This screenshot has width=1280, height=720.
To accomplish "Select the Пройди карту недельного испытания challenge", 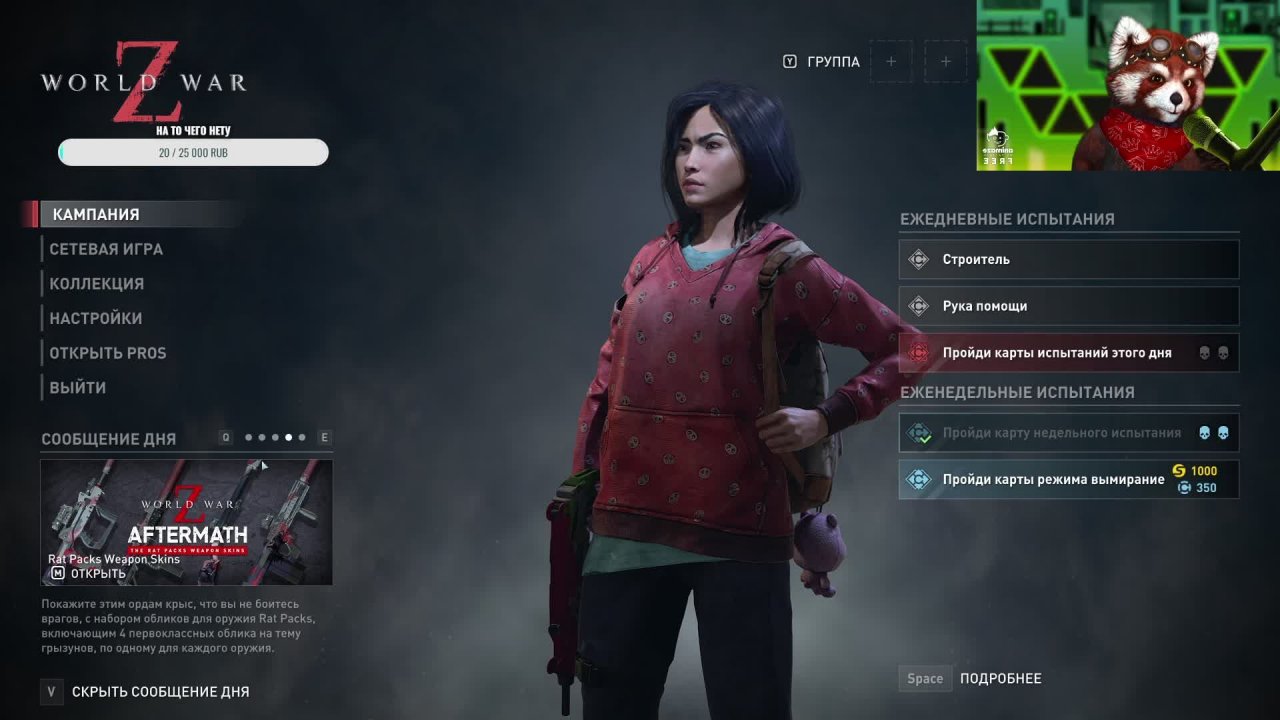I will point(1068,433).
